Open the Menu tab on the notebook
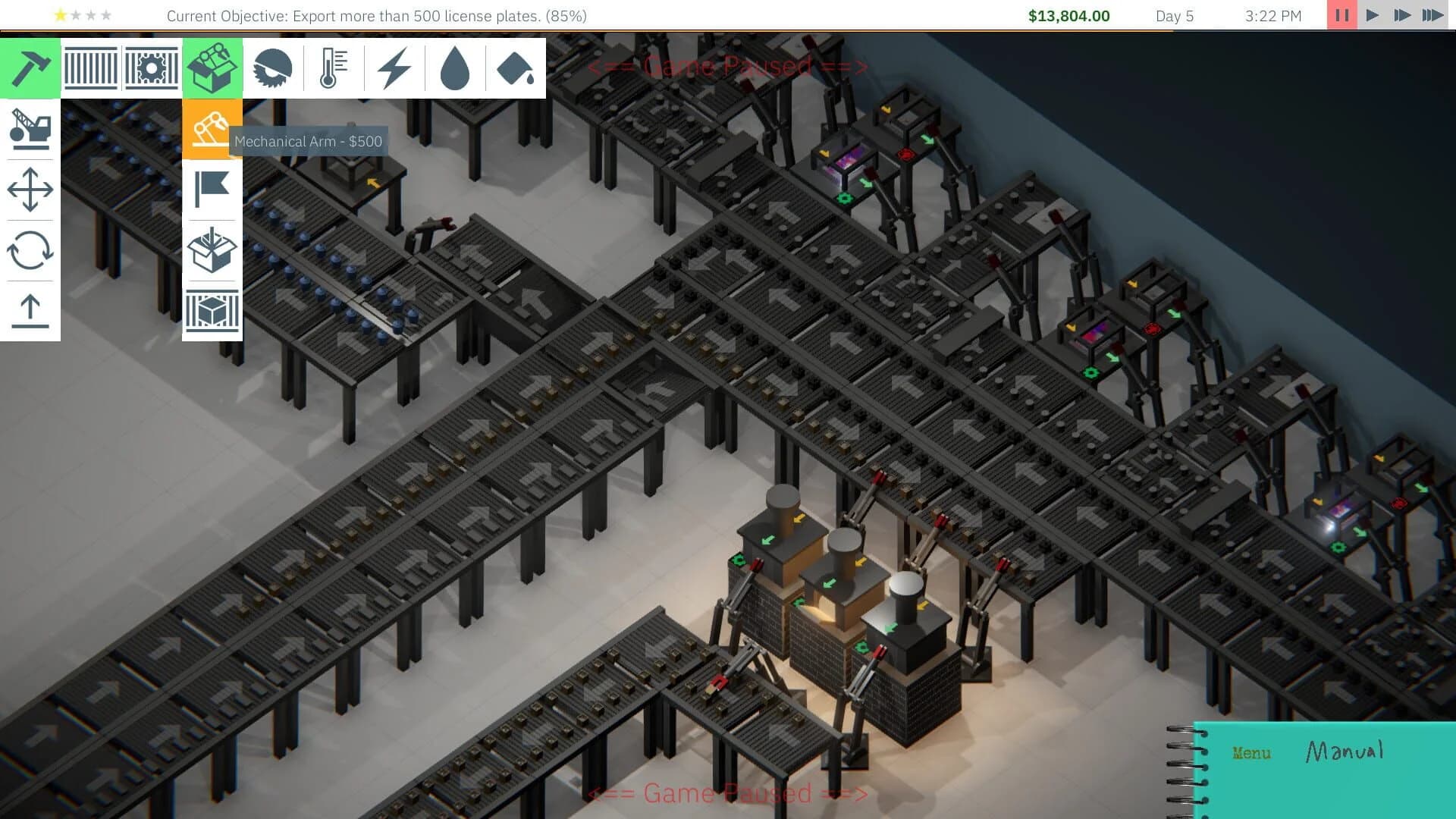Viewport: 1456px width, 819px height. coord(1251,753)
